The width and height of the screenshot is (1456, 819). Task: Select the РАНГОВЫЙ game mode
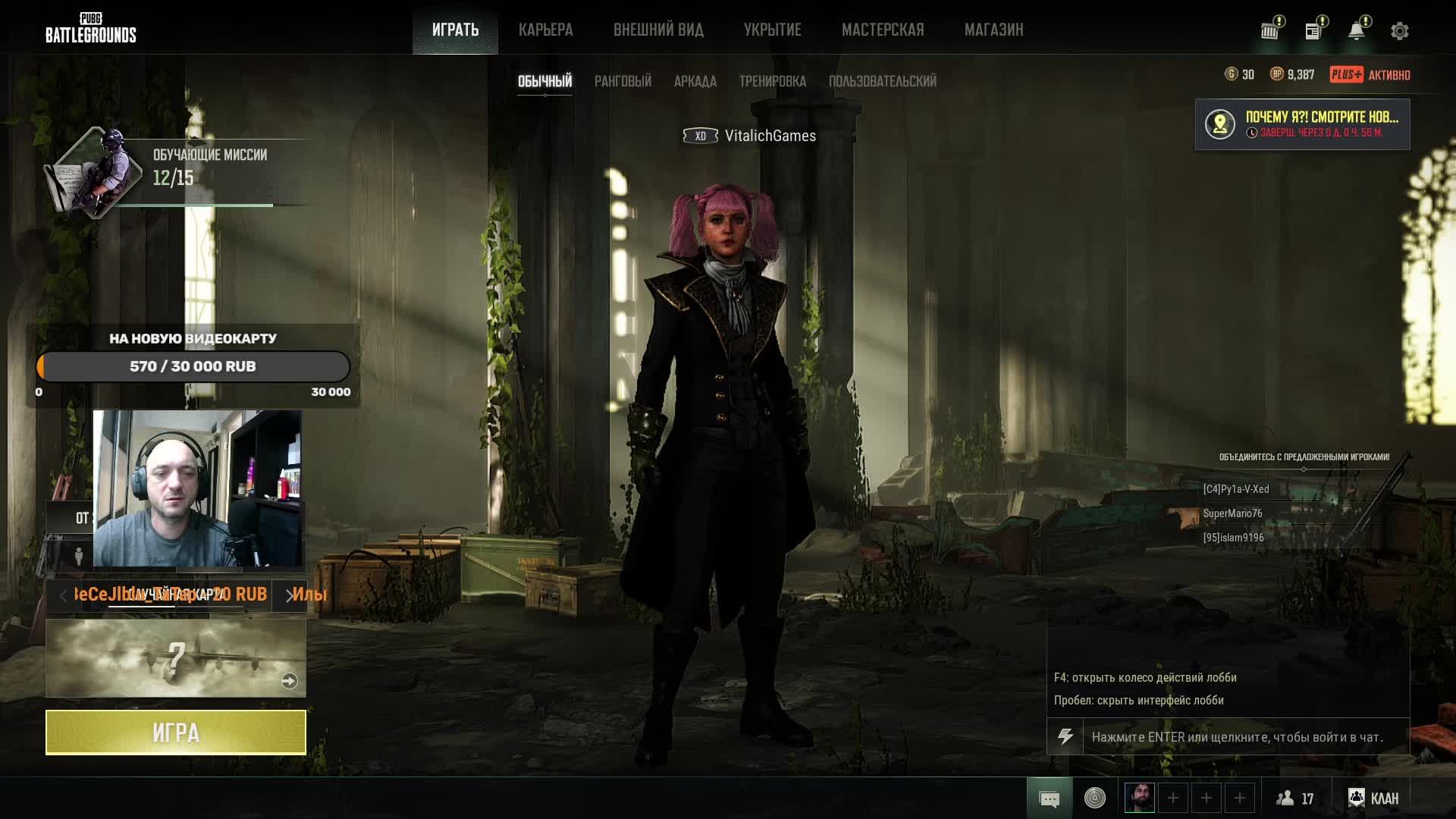623,81
